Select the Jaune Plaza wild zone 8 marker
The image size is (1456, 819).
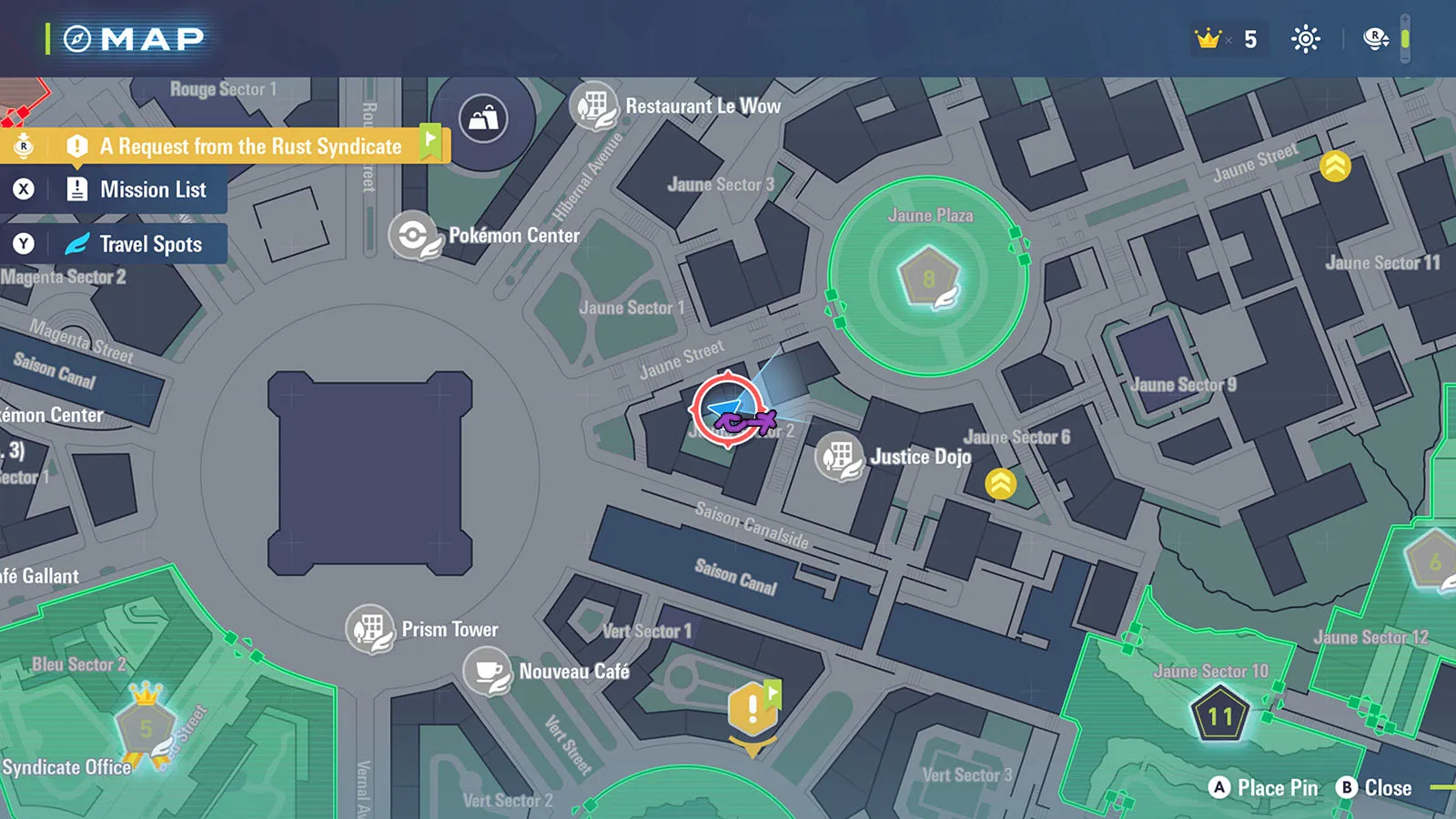929,278
